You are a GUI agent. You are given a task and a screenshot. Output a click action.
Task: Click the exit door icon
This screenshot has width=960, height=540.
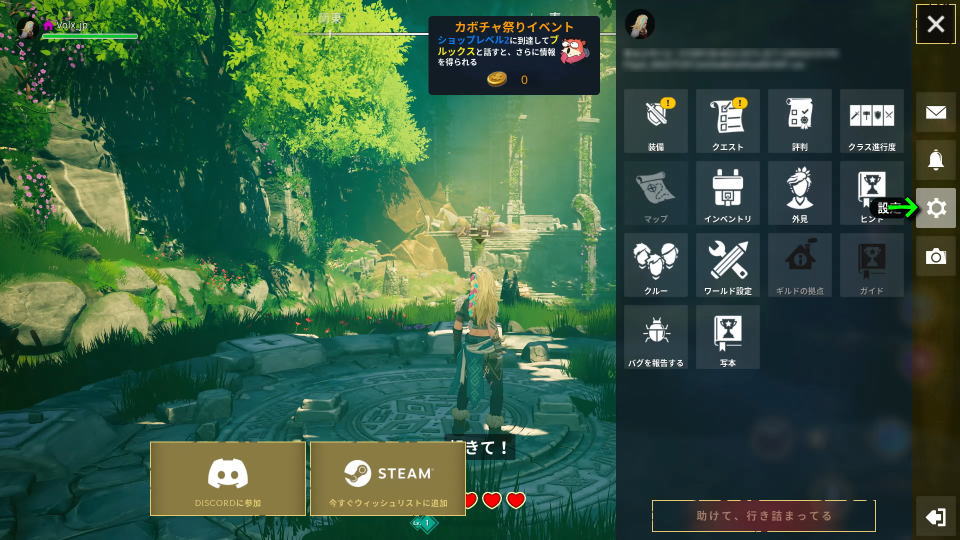(936, 517)
